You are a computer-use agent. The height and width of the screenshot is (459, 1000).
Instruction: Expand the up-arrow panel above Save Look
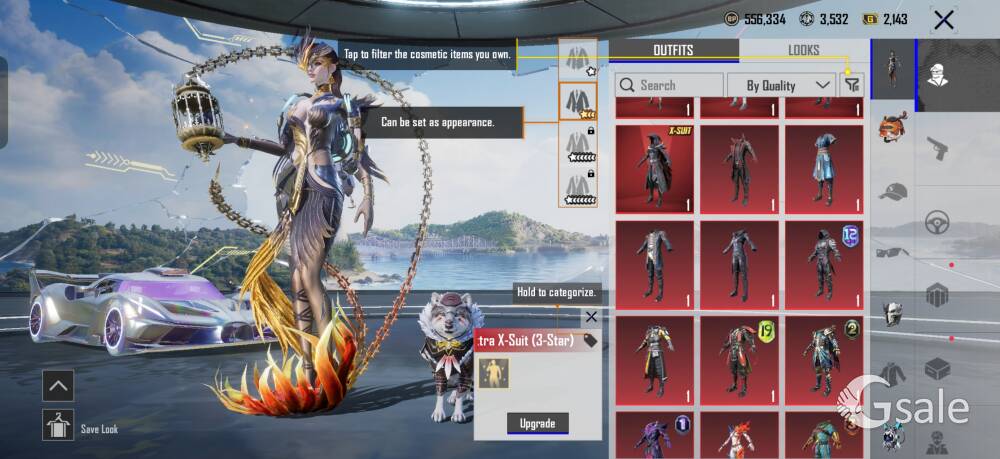coord(58,385)
